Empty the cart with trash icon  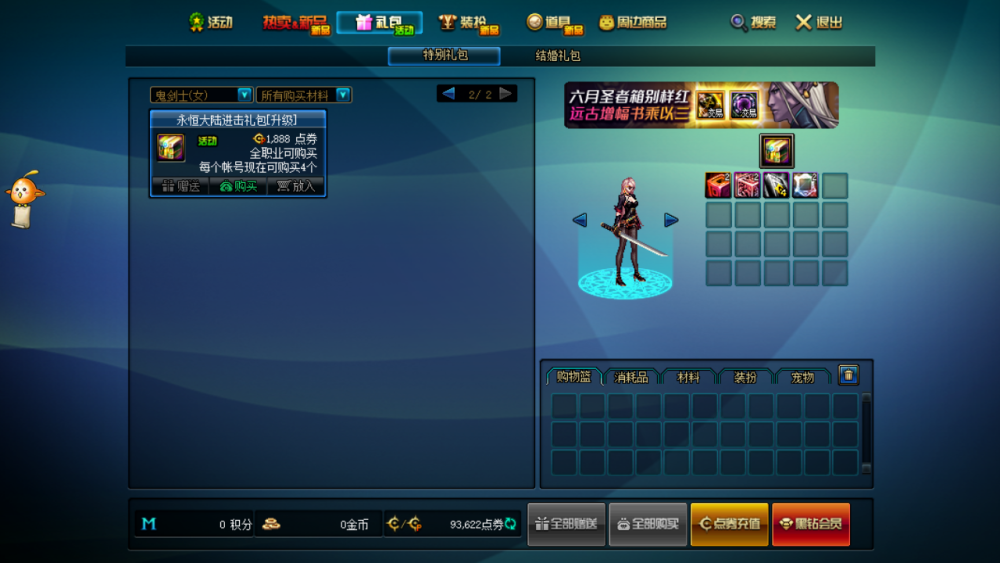[x=849, y=375]
